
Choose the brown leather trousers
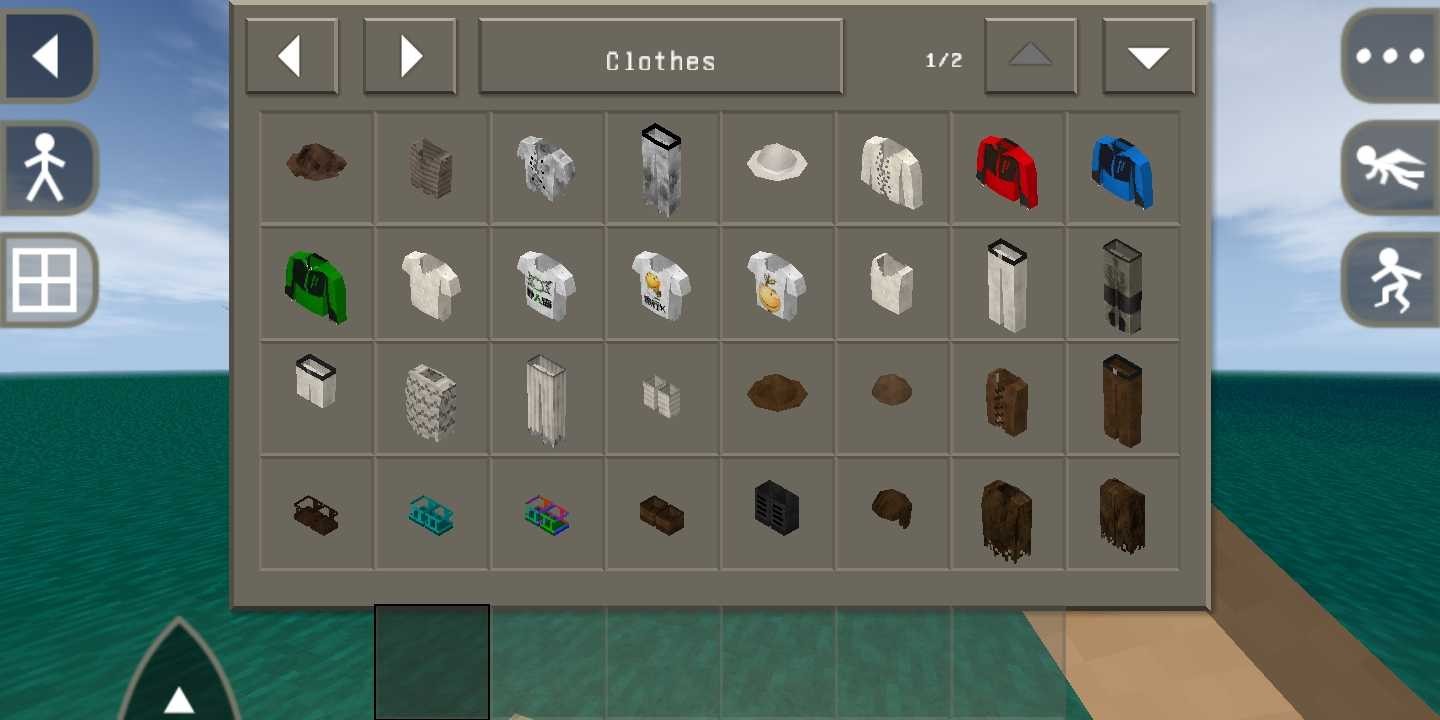[1122, 400]
